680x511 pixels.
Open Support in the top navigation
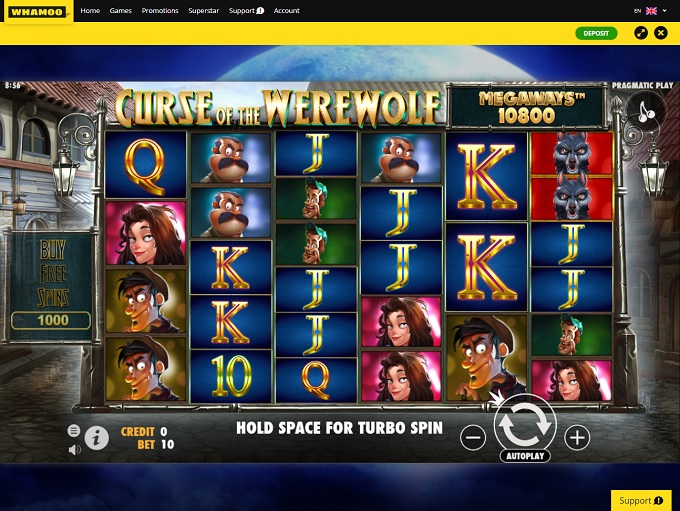(x=245, y=11)
